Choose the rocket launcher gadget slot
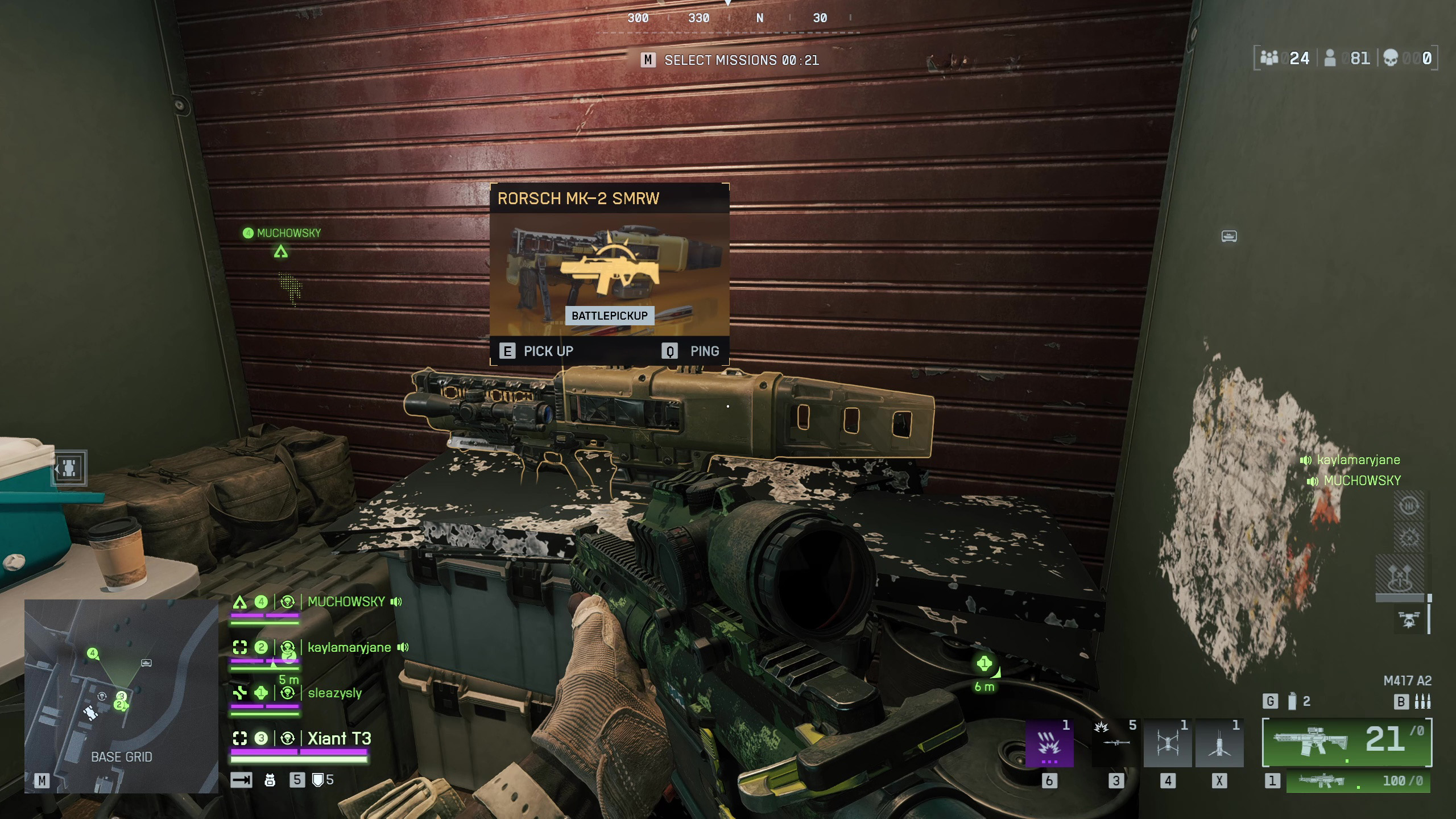1456x819 pixels. click(x=1115, y=743)
